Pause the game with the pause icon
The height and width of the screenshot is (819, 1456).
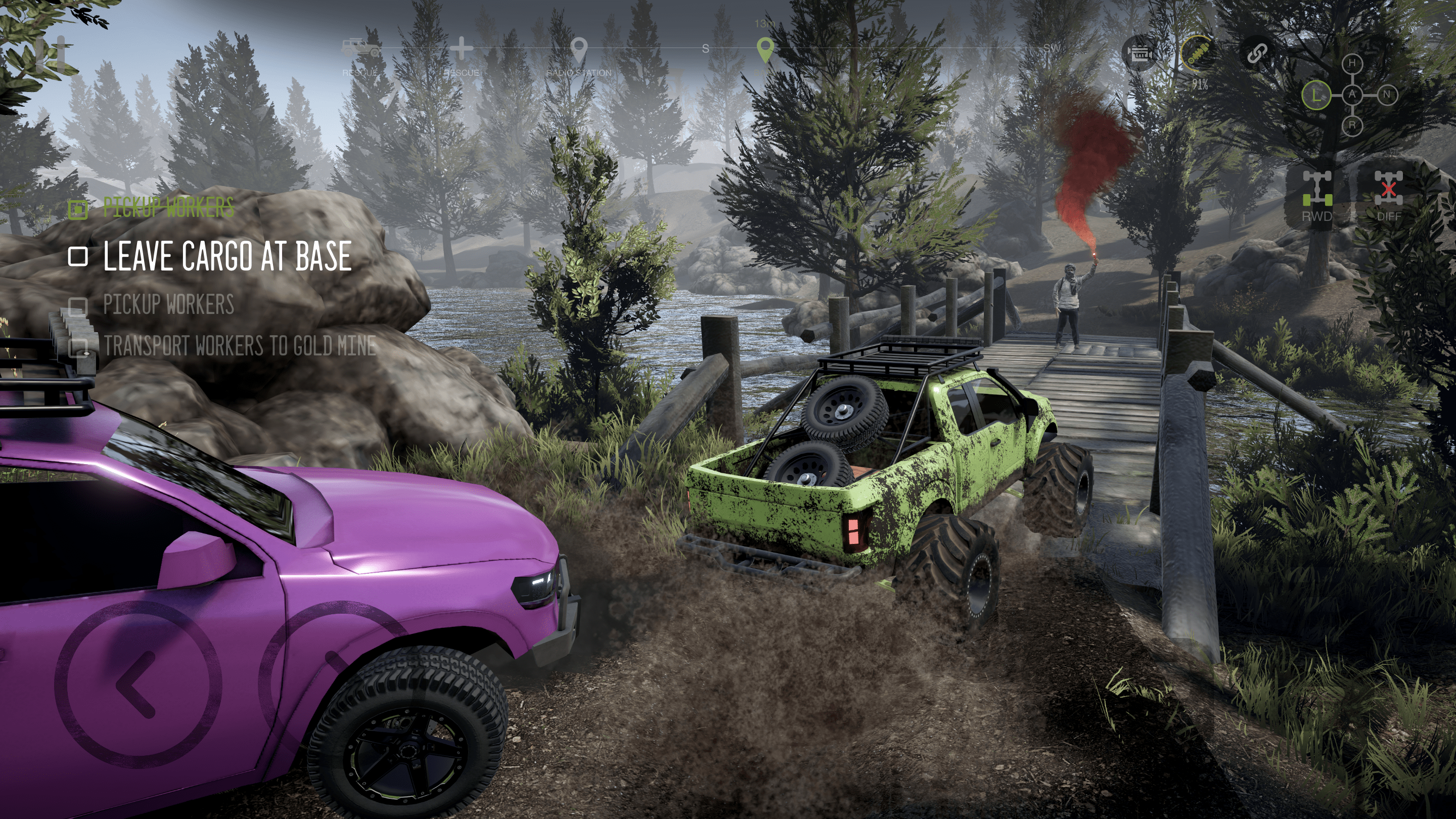pyautogui.click(x=52, y=54)
